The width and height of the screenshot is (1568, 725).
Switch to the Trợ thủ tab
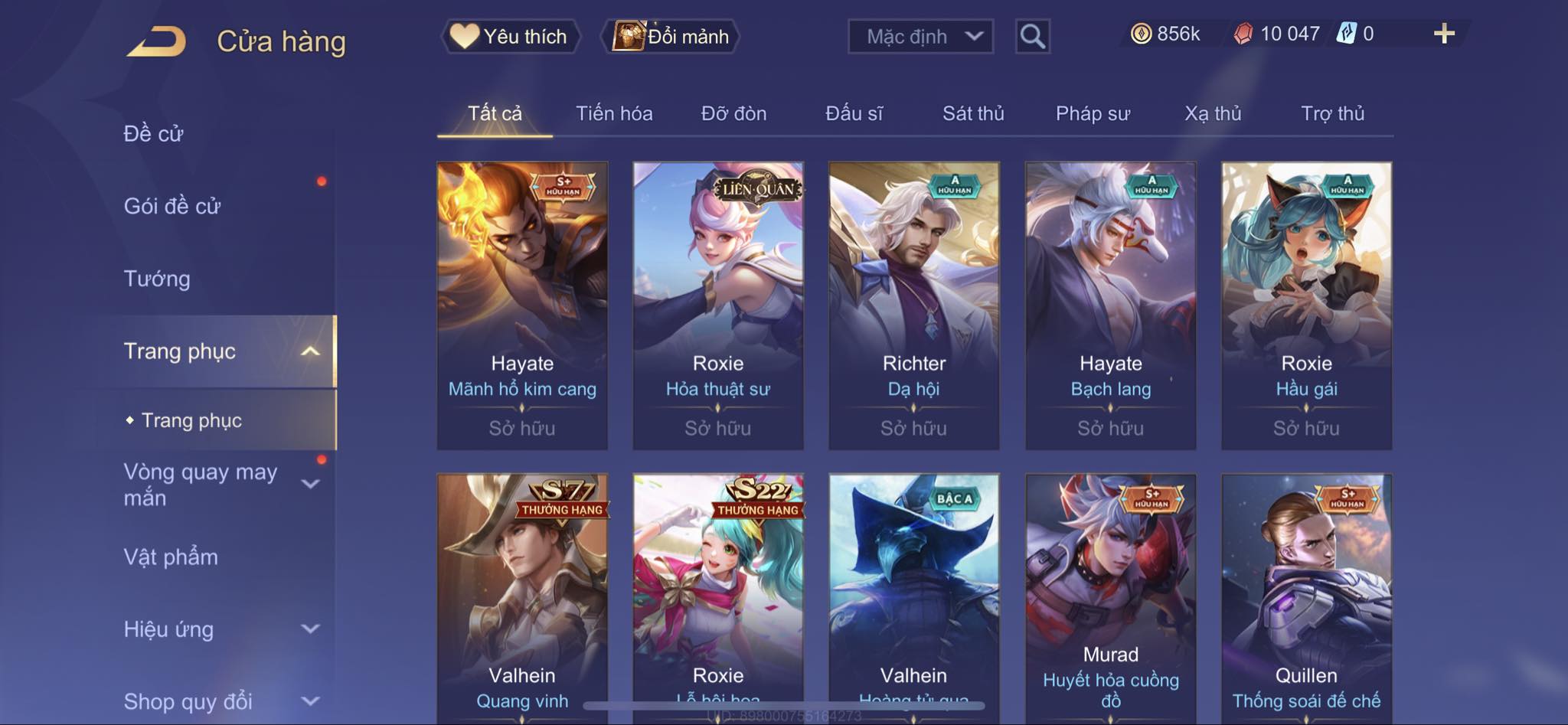tap(1332, 113)
